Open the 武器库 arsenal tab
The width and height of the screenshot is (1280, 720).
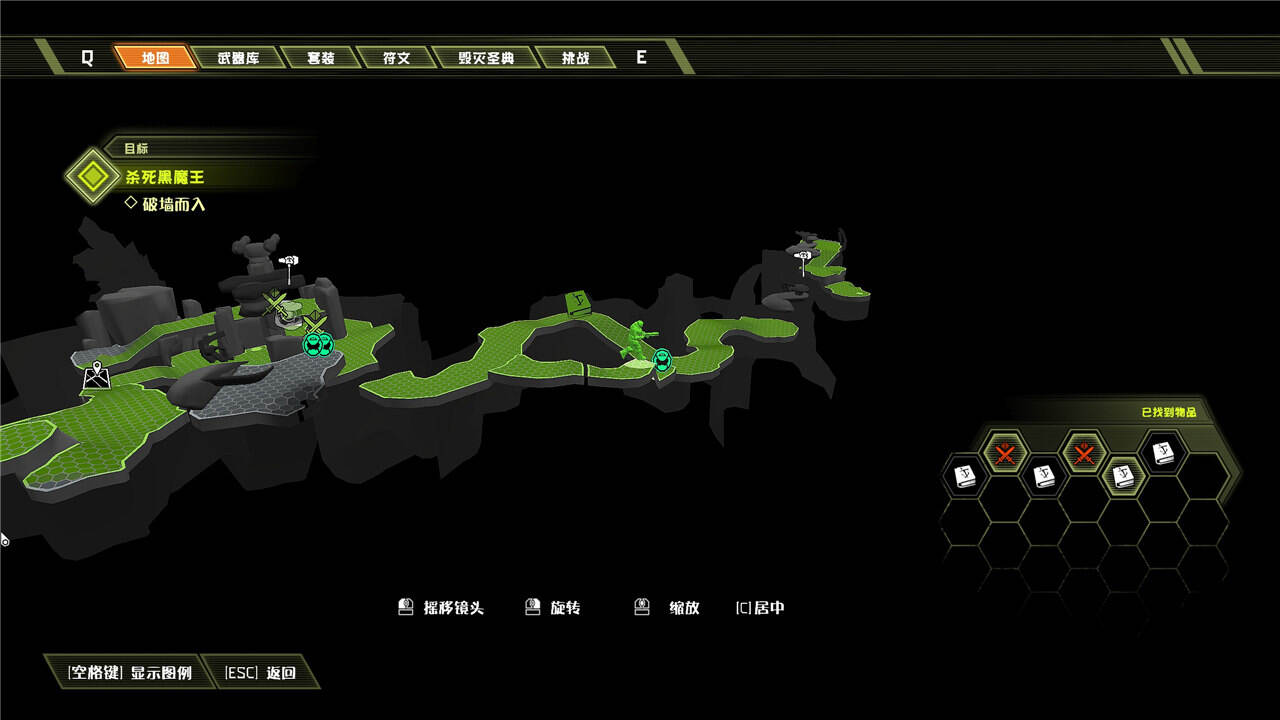[x=238, y=58]
